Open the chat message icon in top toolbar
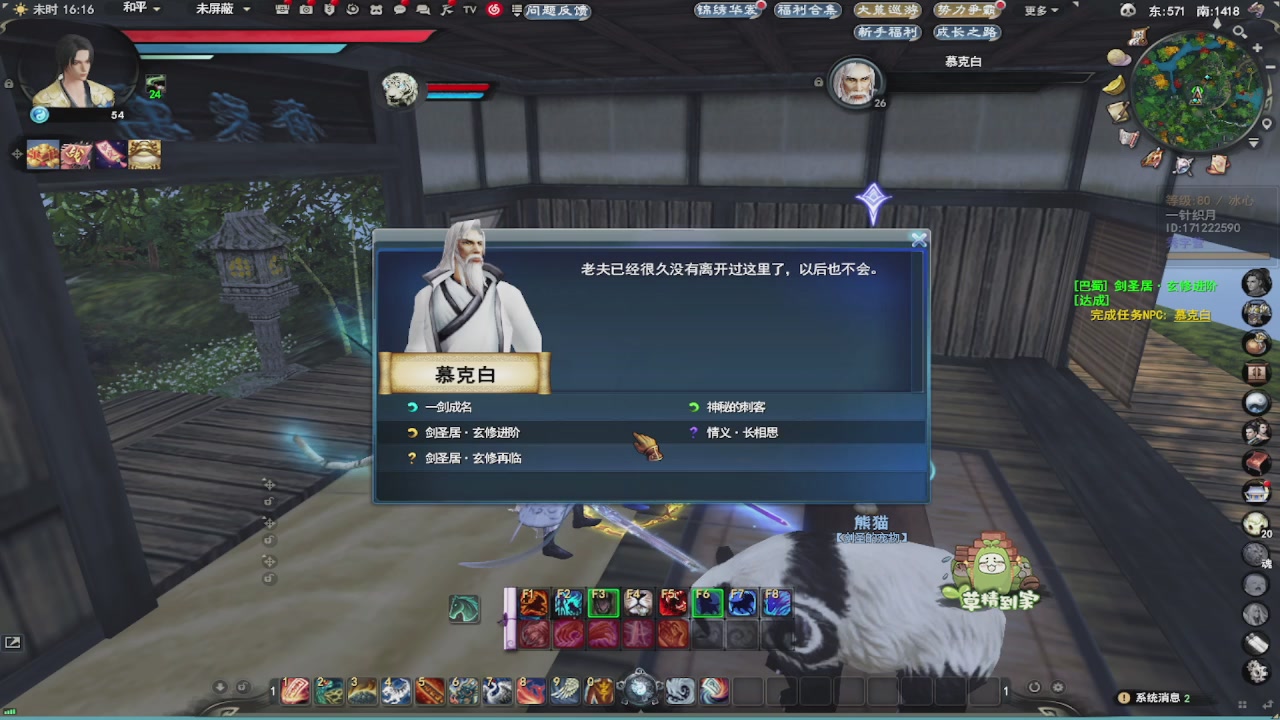The width and height of the screenshot is (1280, 720). click(x=400, y=10)
